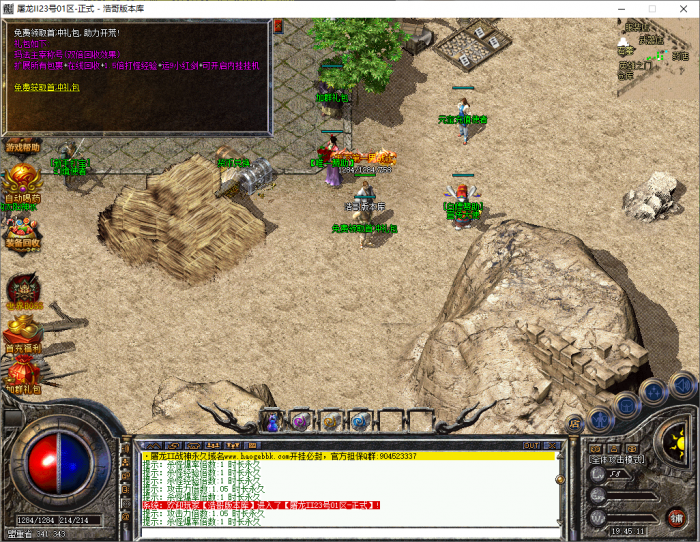
Task: Click the OUT button above the chat box
Action: [x=531, y=444]
